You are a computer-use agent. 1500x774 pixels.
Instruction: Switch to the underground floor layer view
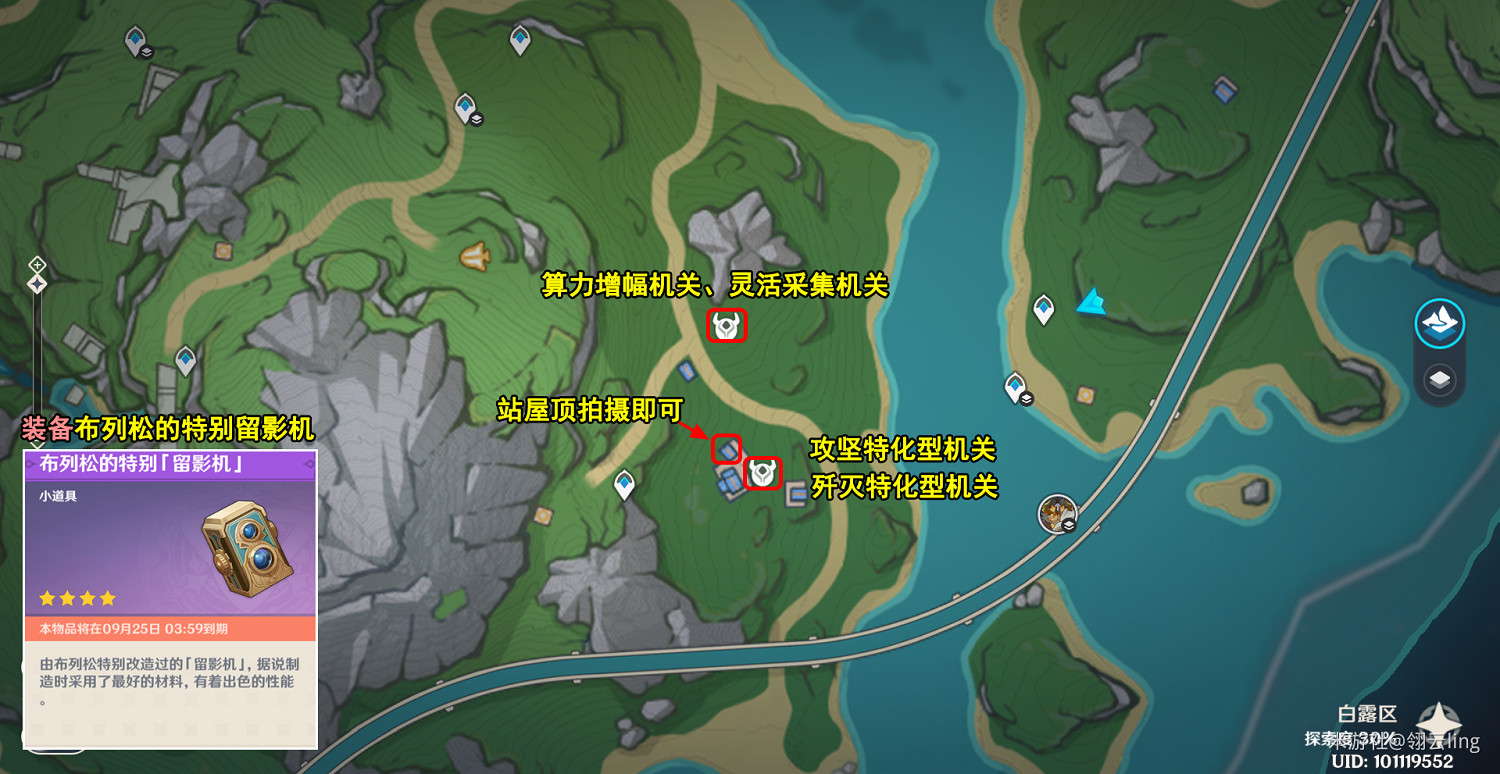1440,379
